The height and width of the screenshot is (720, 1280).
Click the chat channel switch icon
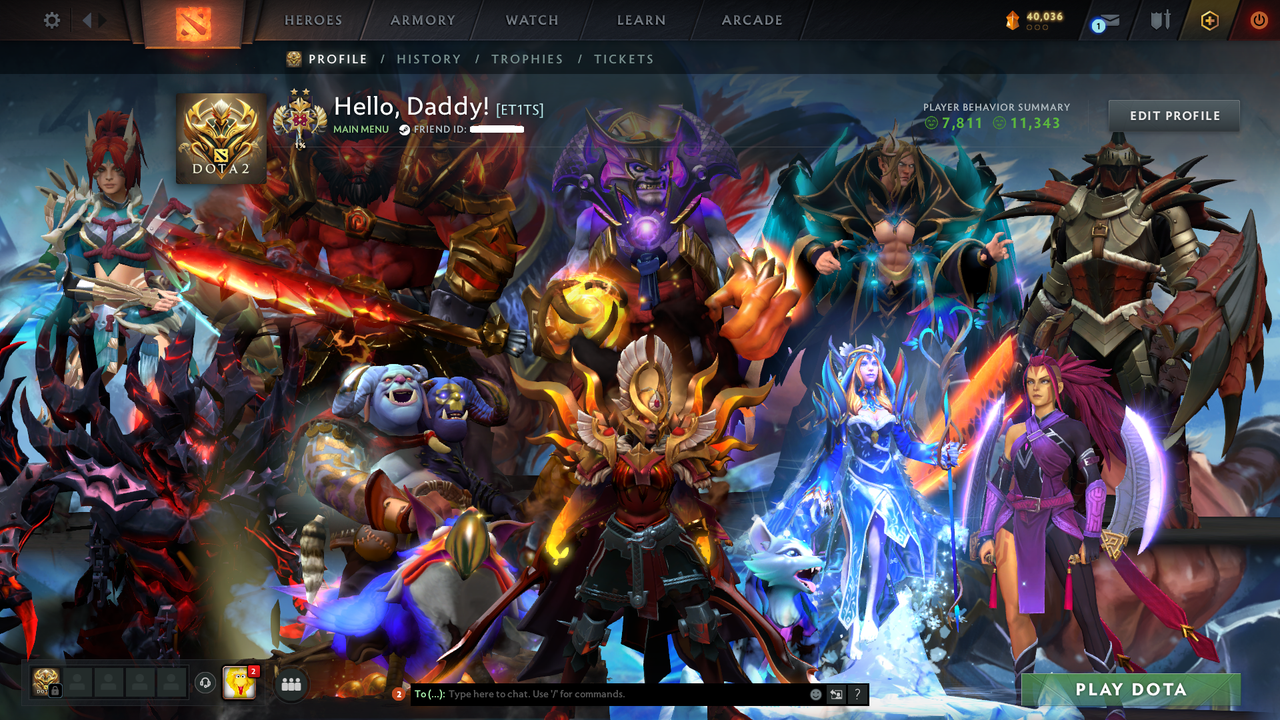(x=837, y=694)
